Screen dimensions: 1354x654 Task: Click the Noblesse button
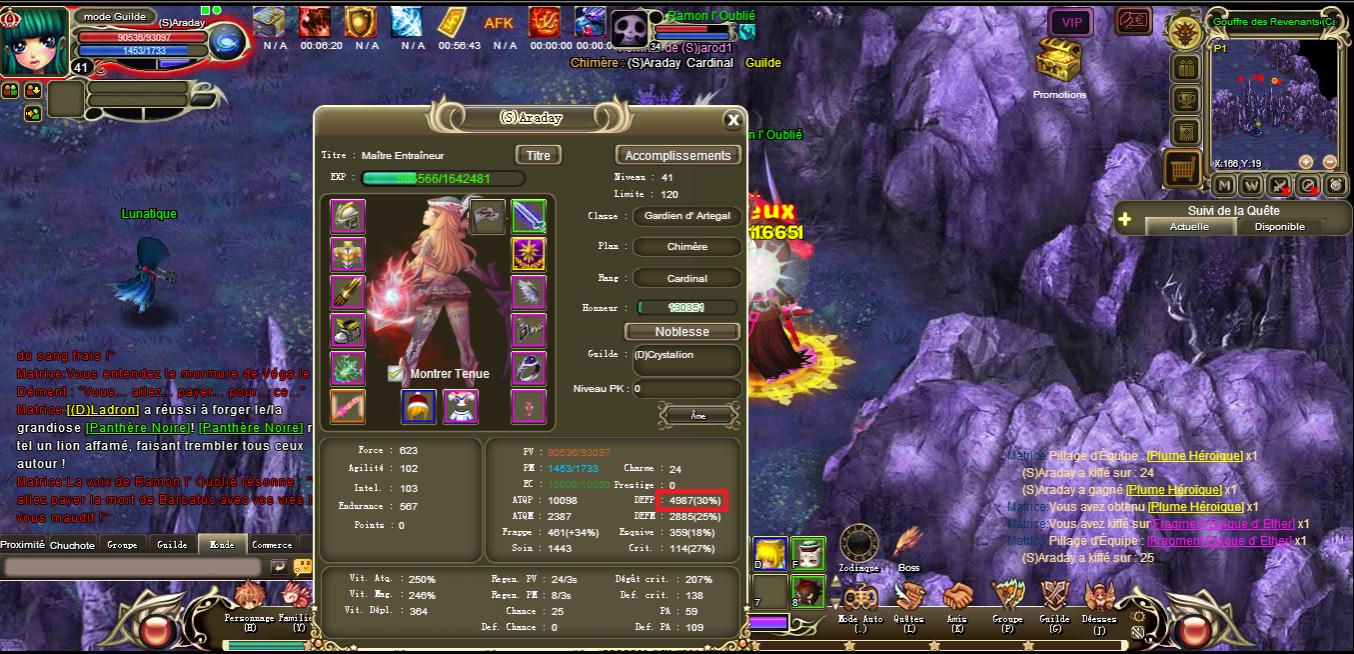coord(682,331)
